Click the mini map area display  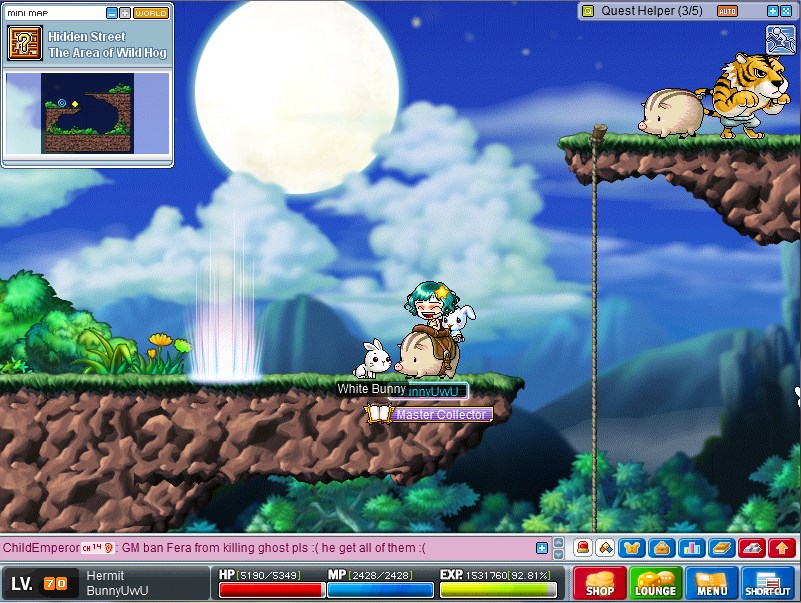(86, 111)
